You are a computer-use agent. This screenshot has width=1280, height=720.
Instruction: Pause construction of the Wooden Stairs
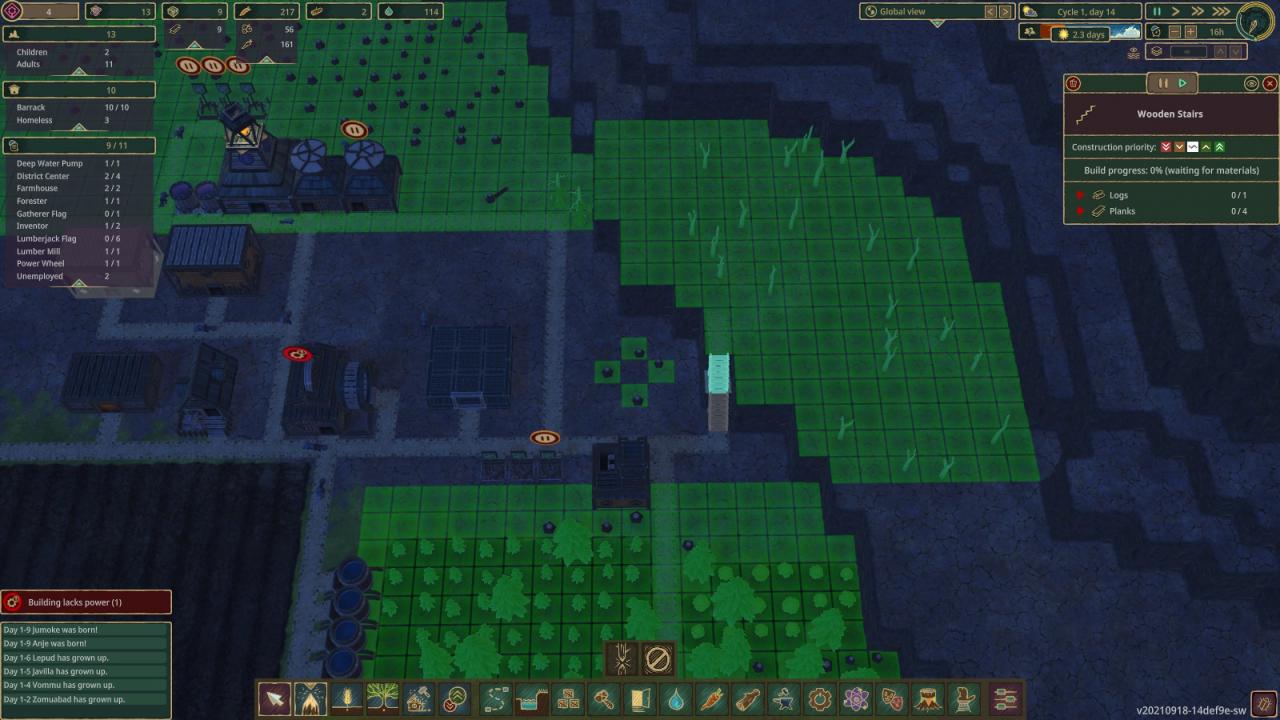click(1163, 84)
